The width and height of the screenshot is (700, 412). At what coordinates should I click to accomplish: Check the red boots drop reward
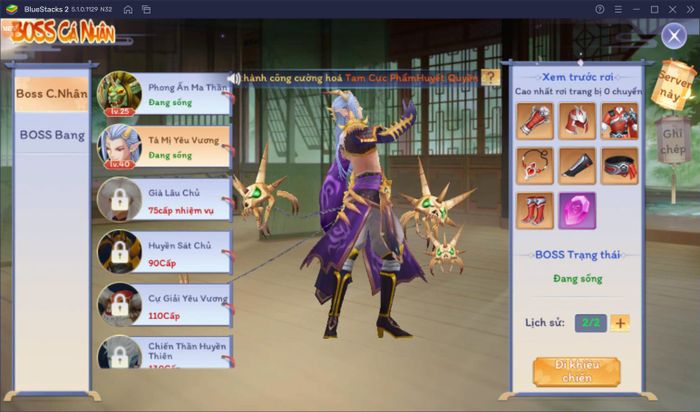coord(535,211)
